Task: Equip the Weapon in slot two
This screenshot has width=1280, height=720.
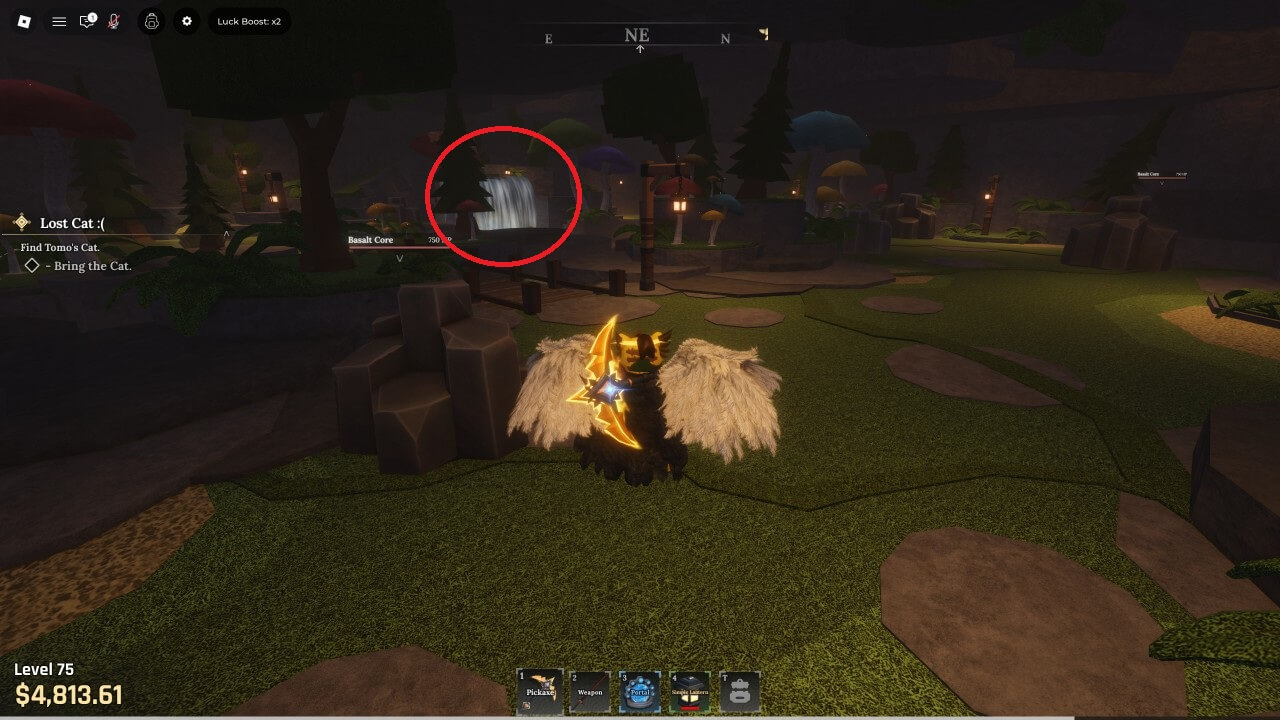Action: pyautogui.click(x=590, y=692)
